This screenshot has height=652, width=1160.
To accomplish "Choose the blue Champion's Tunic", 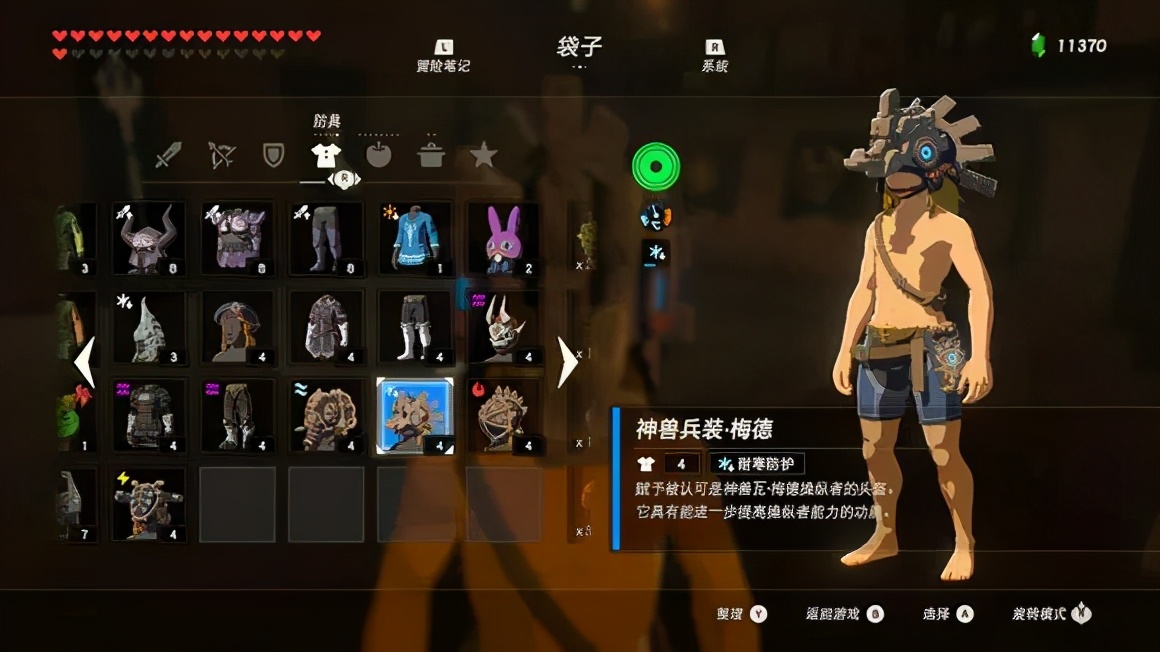I will (415, 239).
